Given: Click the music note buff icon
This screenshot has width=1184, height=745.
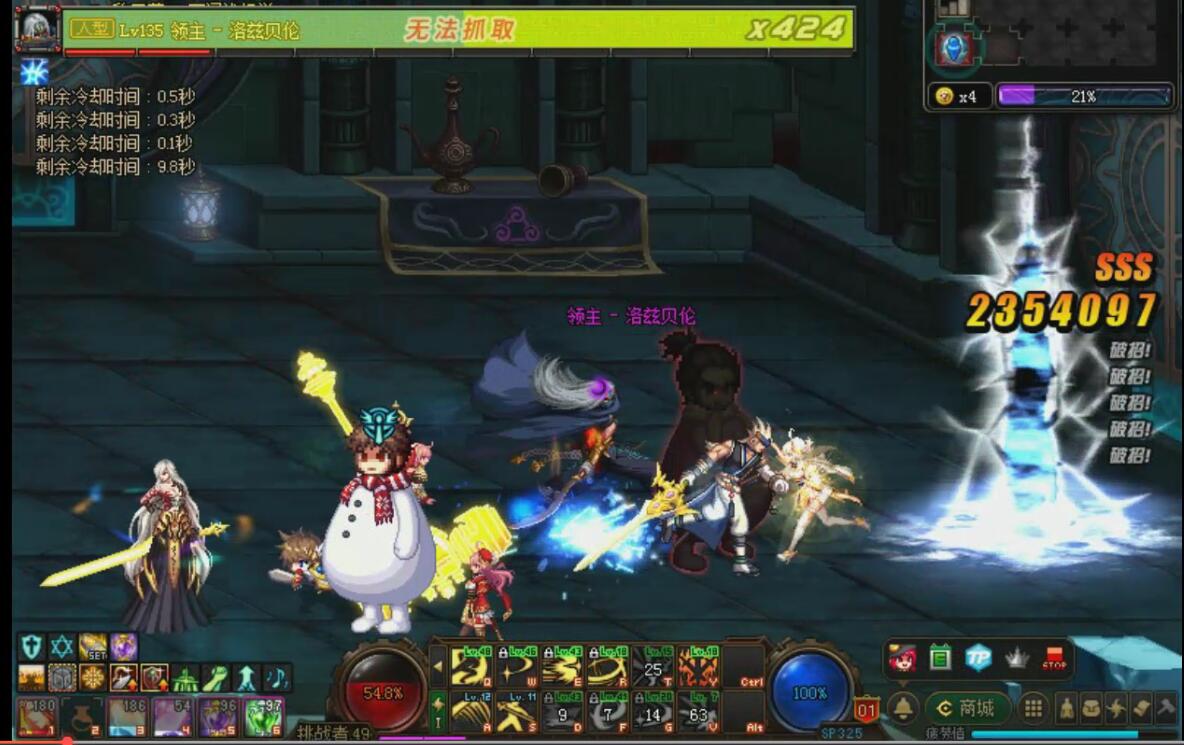Looking at the screenshot, I should pyautogui.click(x=277, y=677).
